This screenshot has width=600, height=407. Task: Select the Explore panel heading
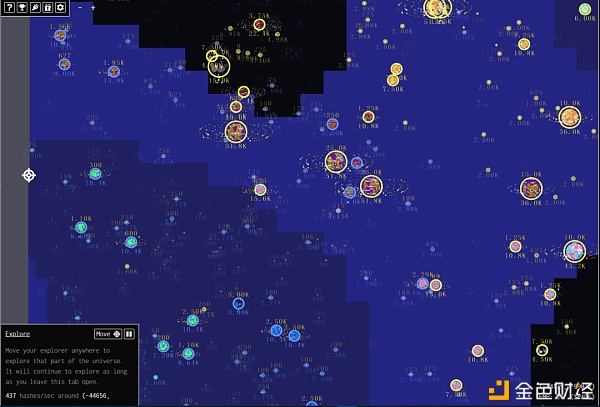(17, 333)
